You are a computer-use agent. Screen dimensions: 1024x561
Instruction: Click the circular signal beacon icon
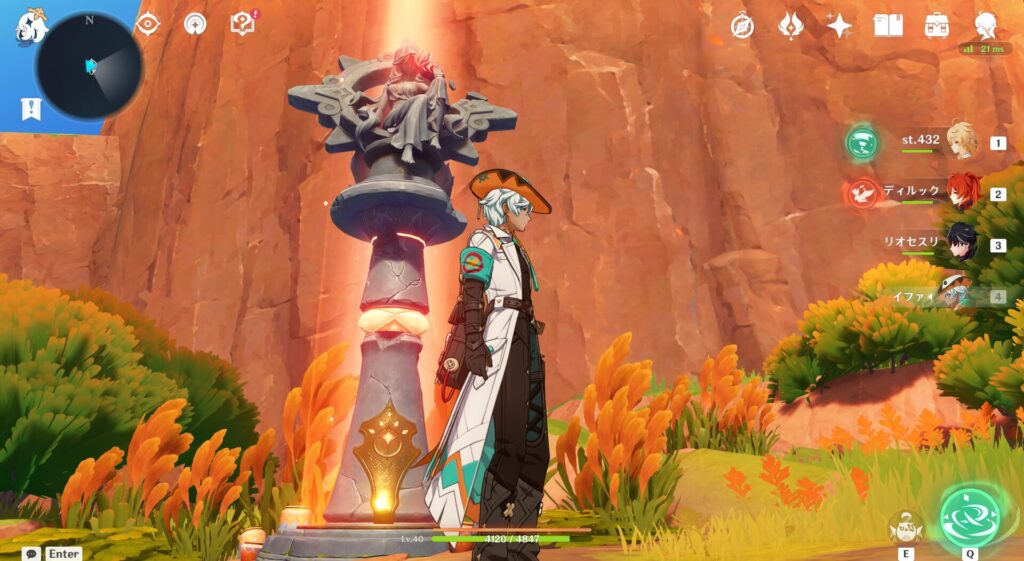click(195, 24)
